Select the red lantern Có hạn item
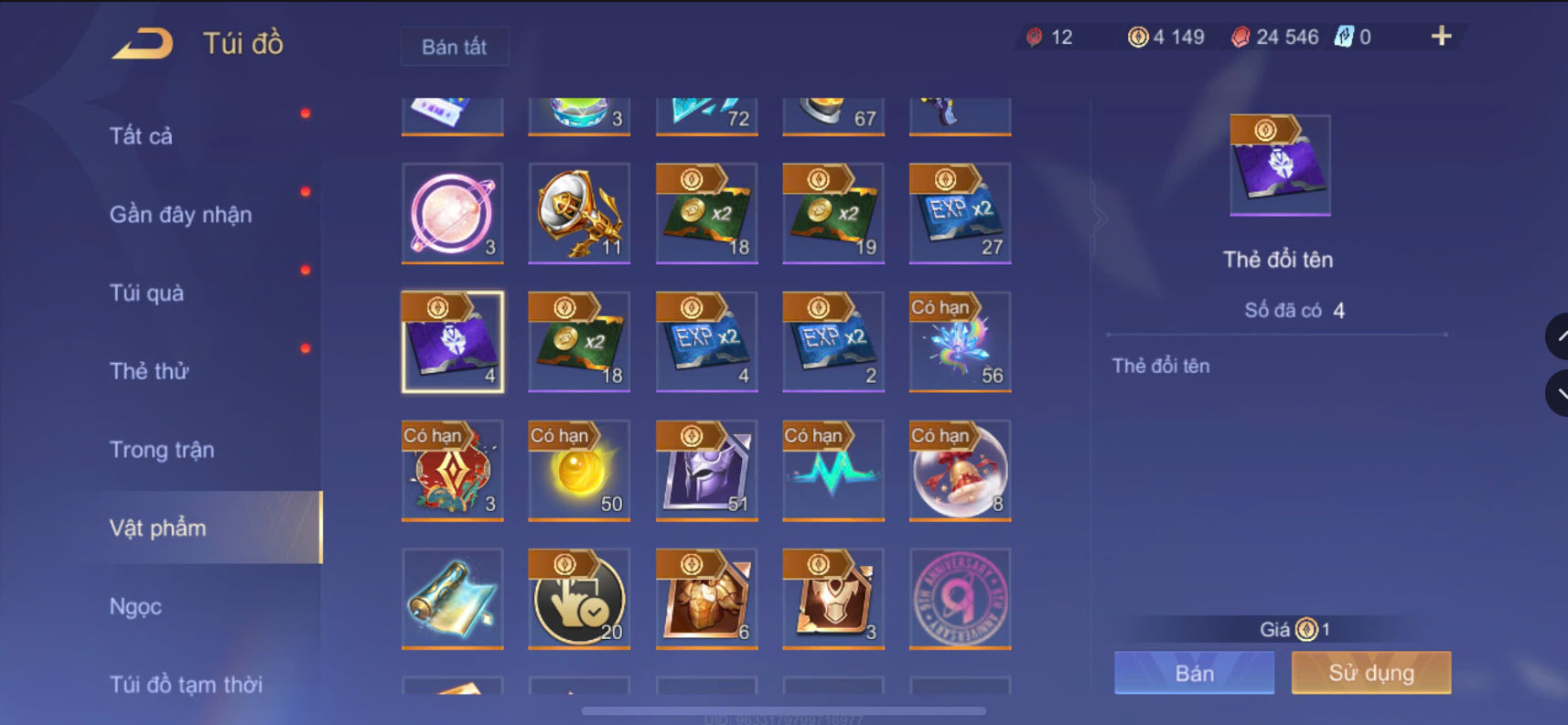This screenshot has width=1568, height=725. pos(452,471)
